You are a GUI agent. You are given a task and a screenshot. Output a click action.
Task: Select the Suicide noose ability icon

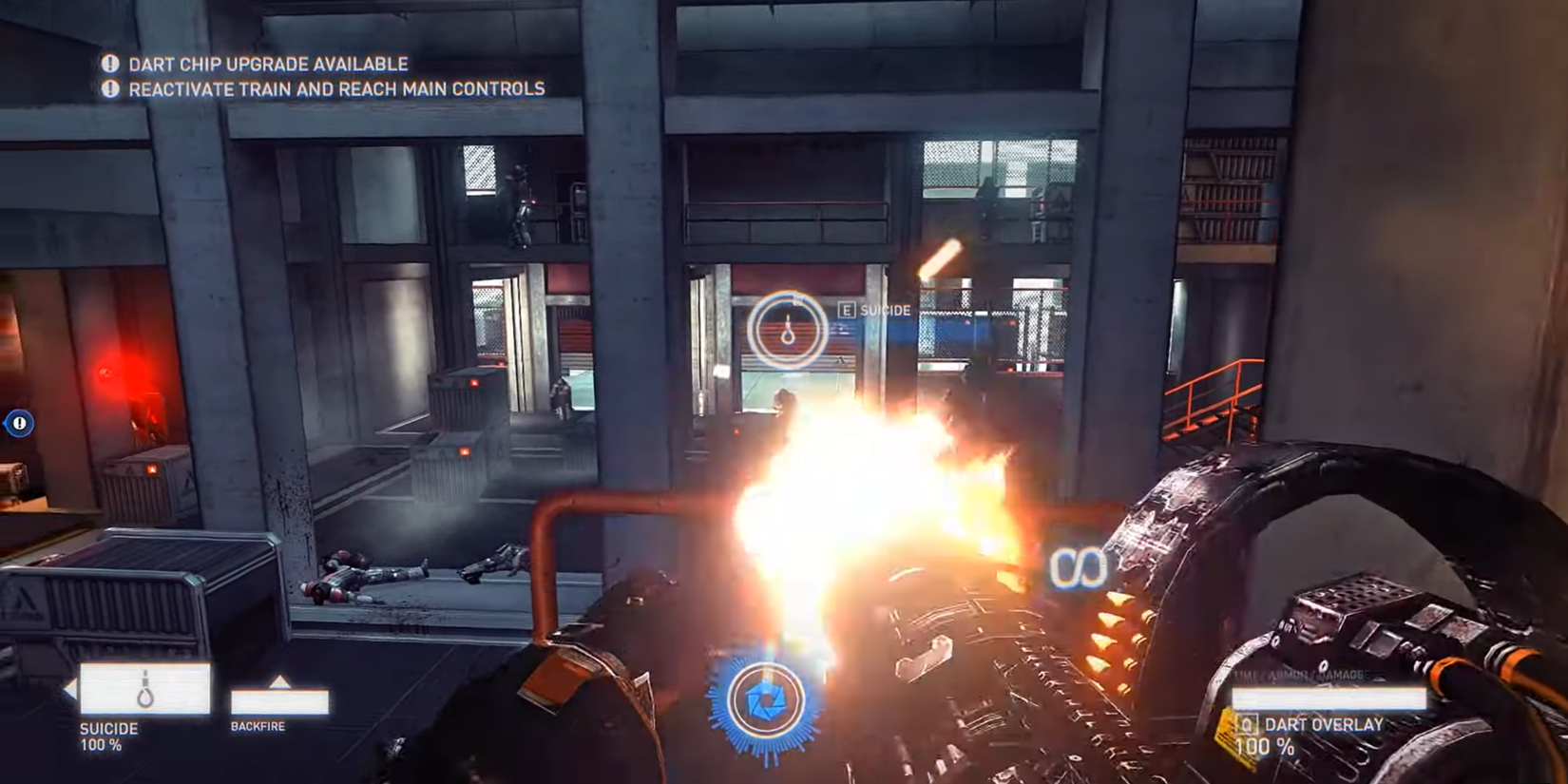pos(144,689)
